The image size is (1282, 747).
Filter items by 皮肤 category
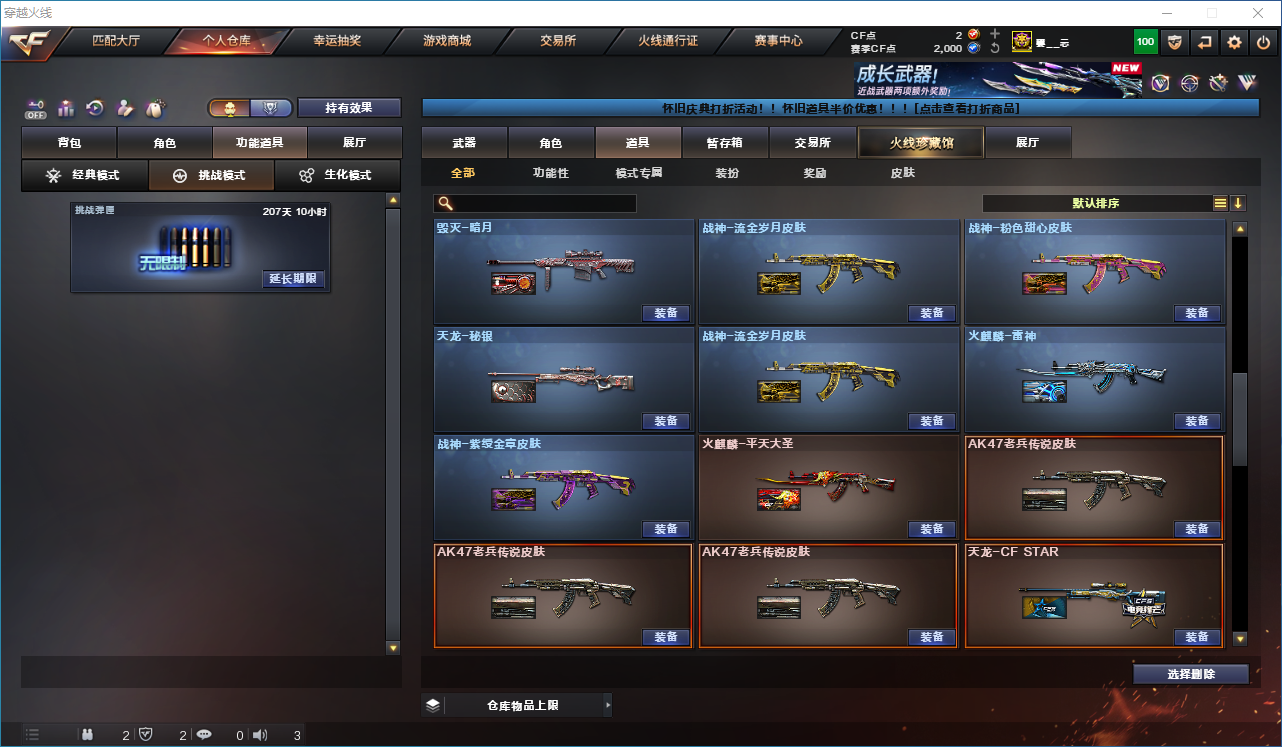[x=902, y=173]
